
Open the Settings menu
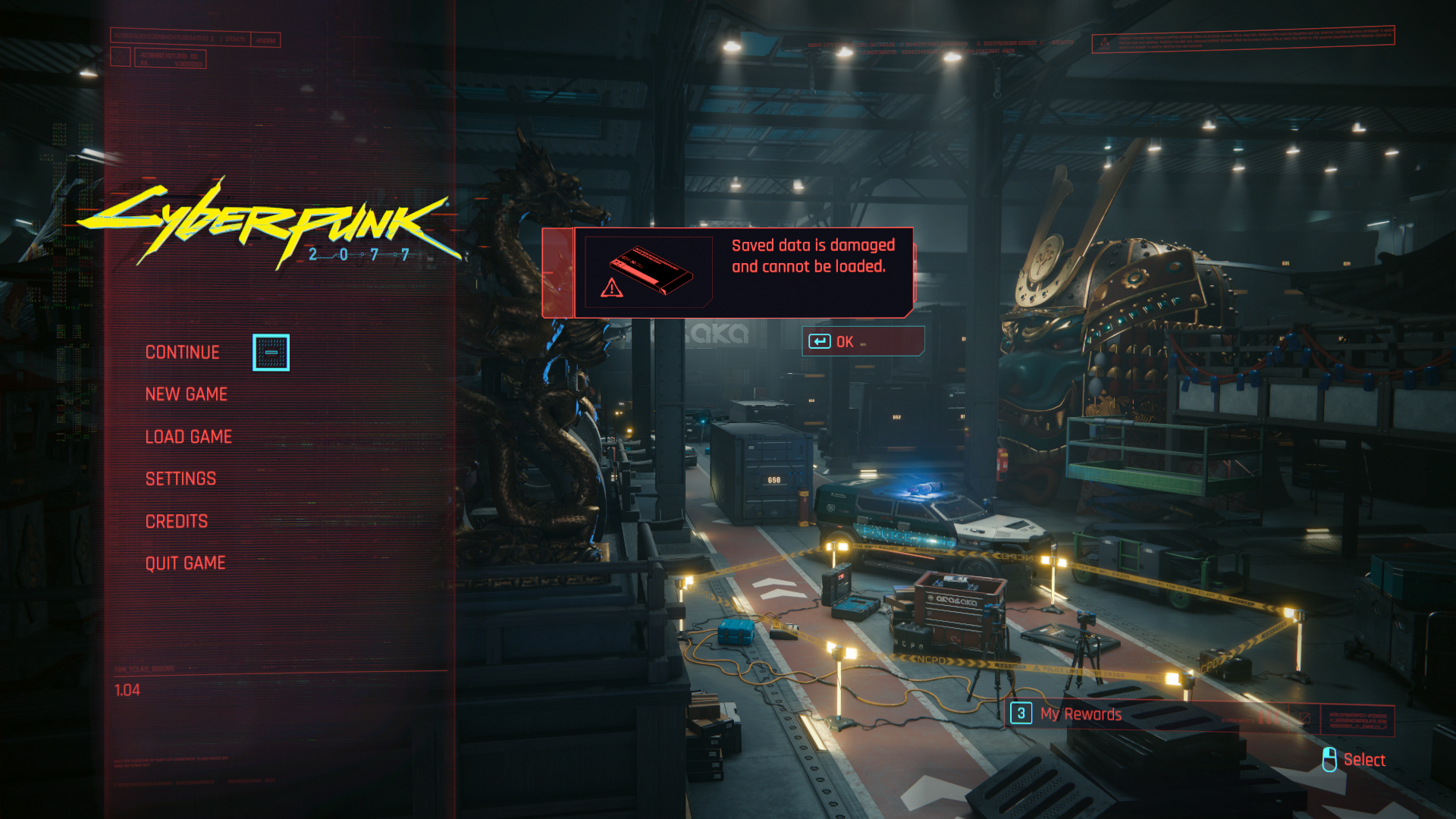click(180, 479)
